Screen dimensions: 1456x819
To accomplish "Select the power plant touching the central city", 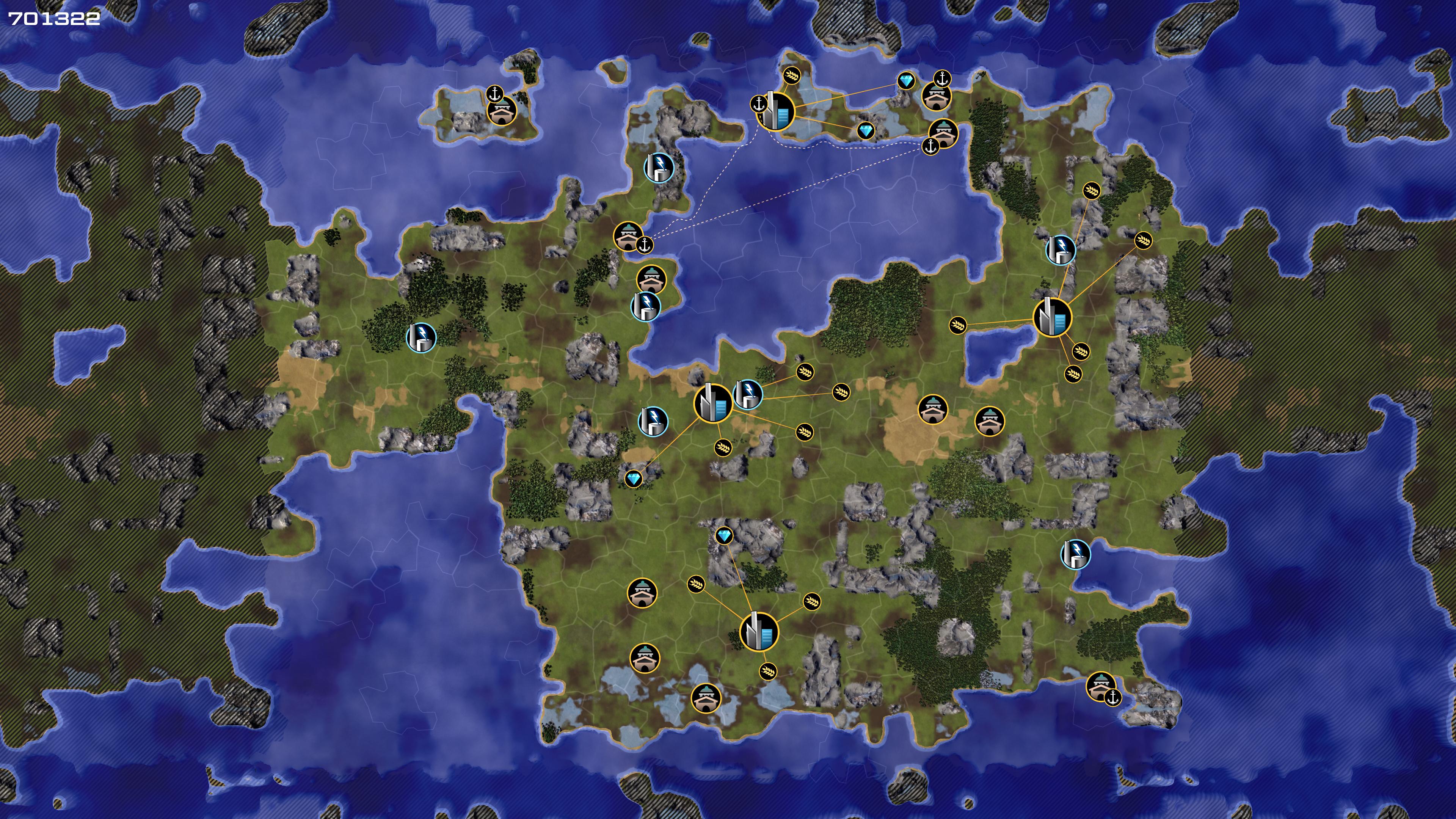I will pos(747,394).
